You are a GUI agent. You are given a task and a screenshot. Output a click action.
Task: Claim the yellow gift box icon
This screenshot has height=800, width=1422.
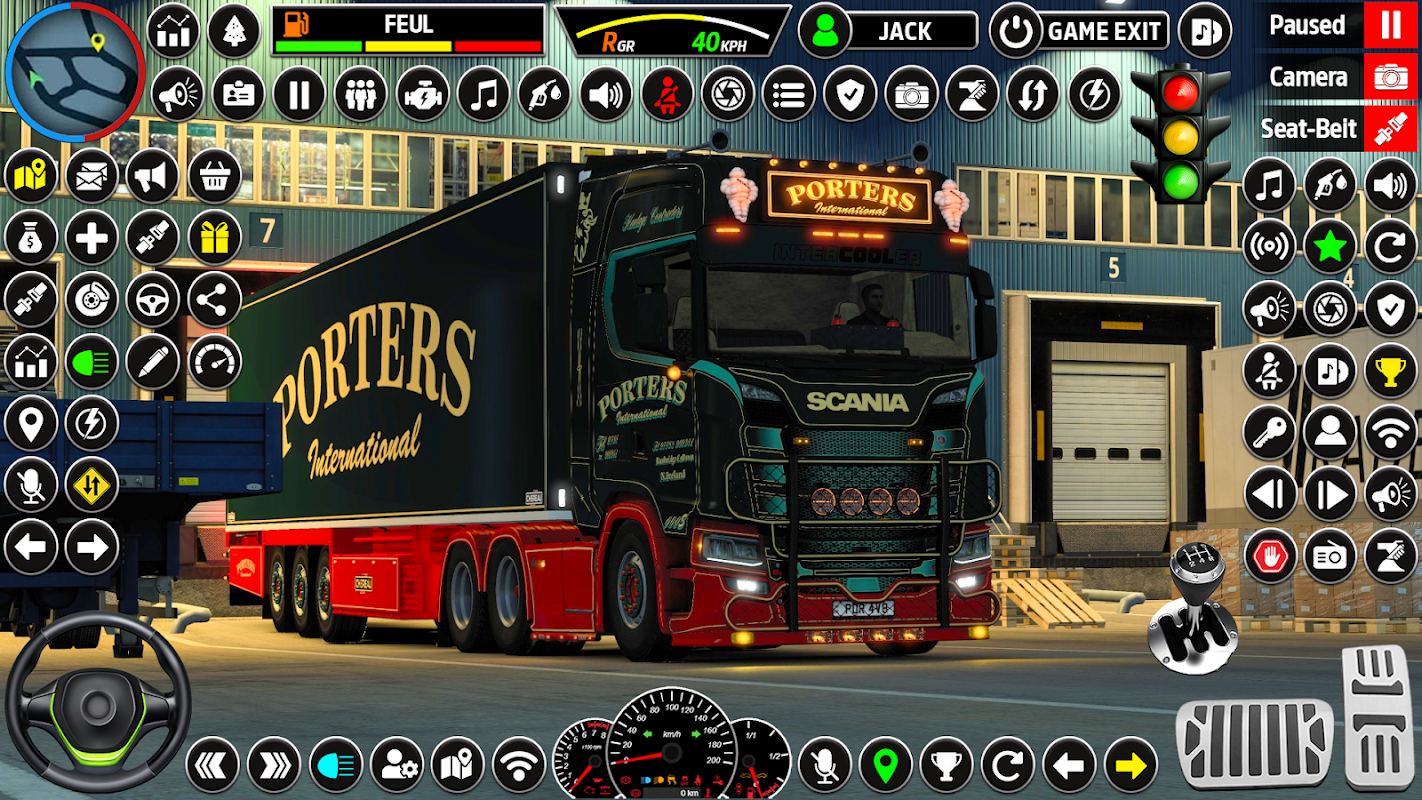coord(214,237)
